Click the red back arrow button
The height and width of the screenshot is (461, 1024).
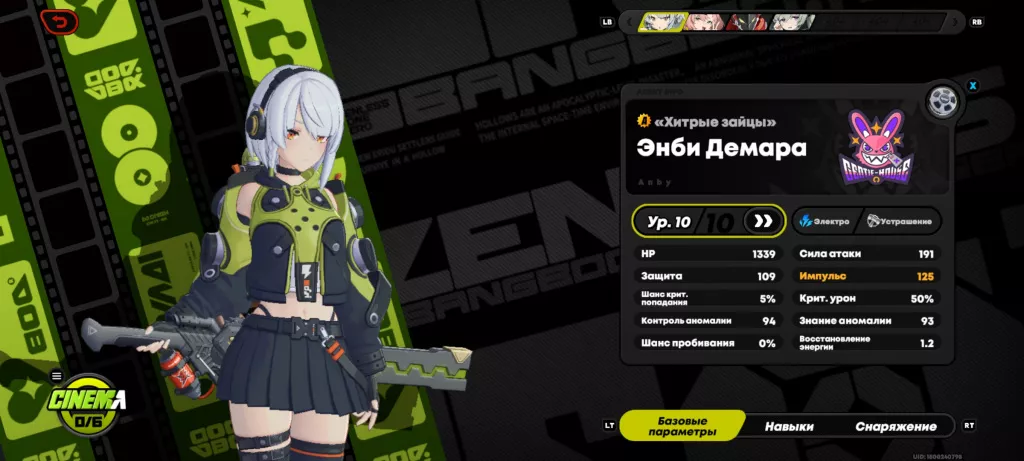pos(62,21)
